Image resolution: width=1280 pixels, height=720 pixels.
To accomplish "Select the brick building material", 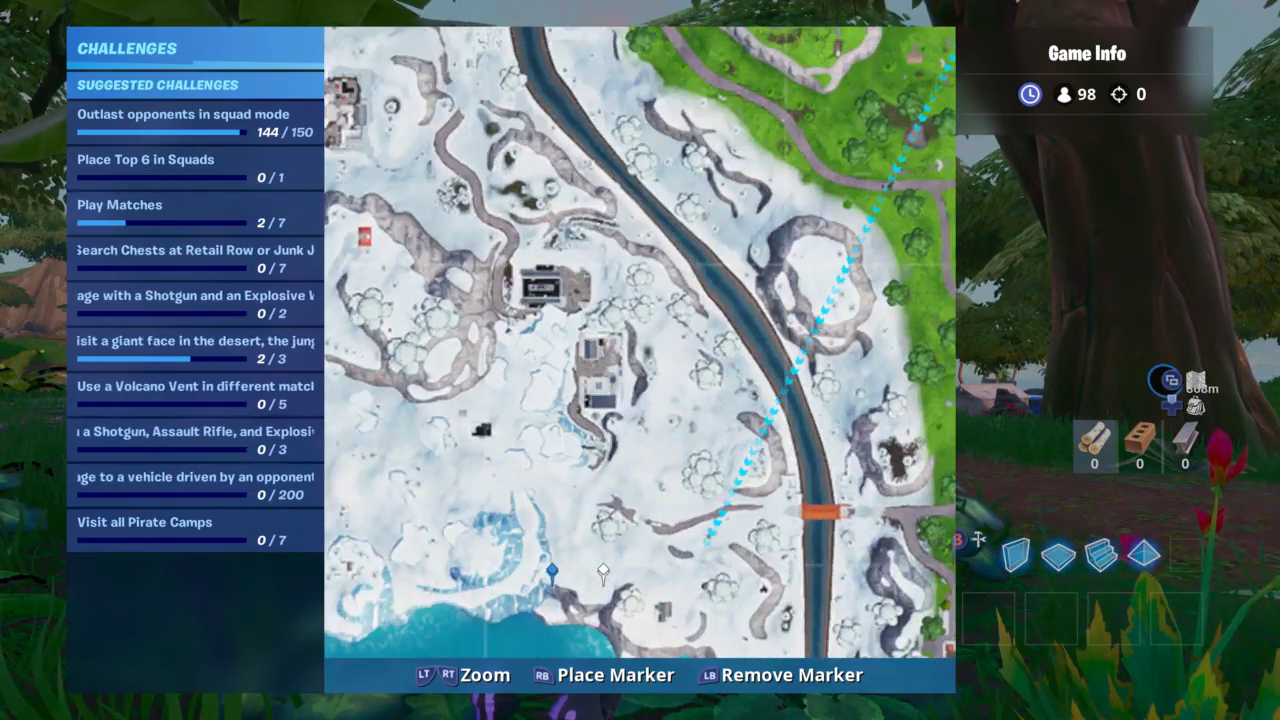I will click(x=1139, y=443).
